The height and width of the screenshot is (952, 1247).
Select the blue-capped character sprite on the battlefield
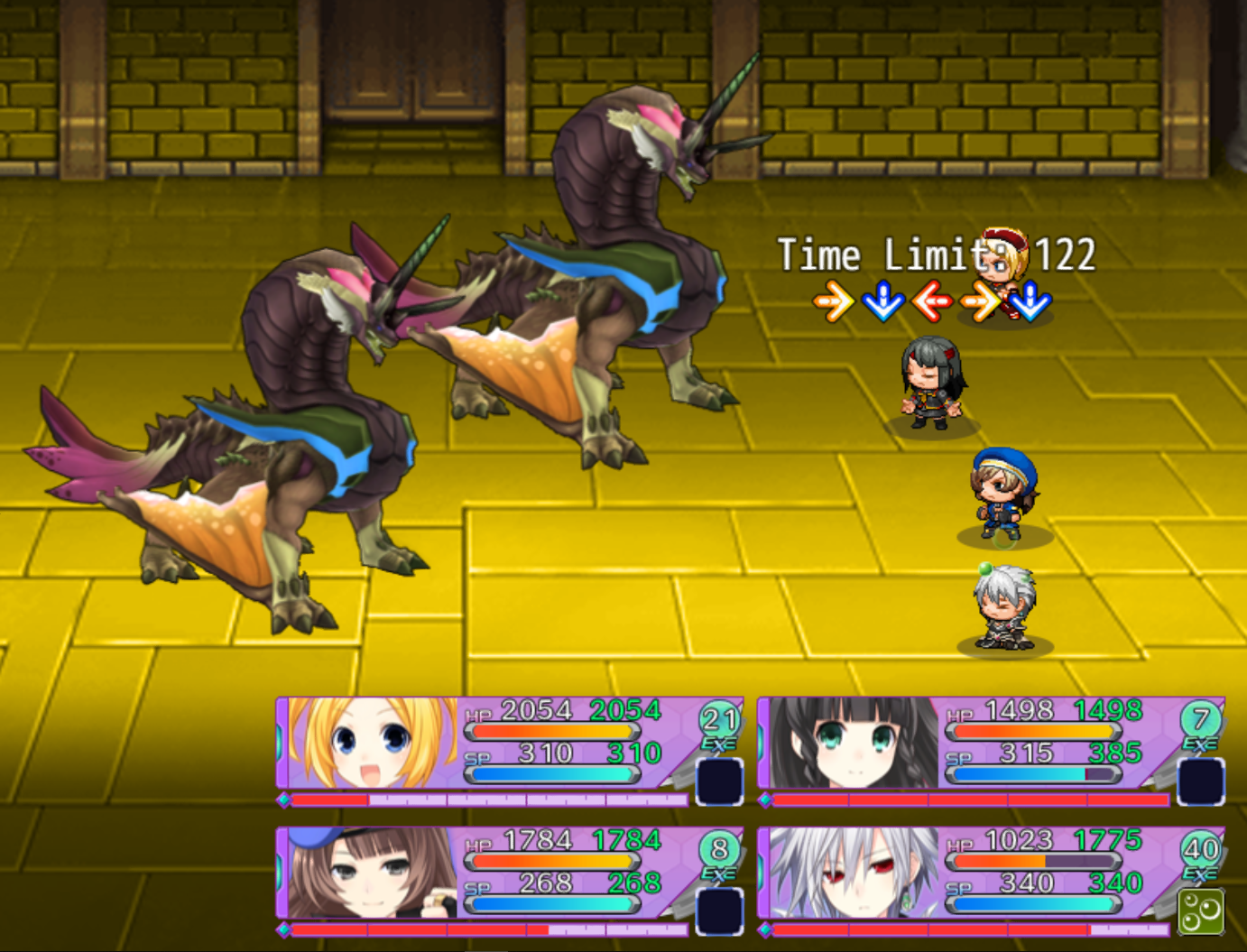(1002, 496)
